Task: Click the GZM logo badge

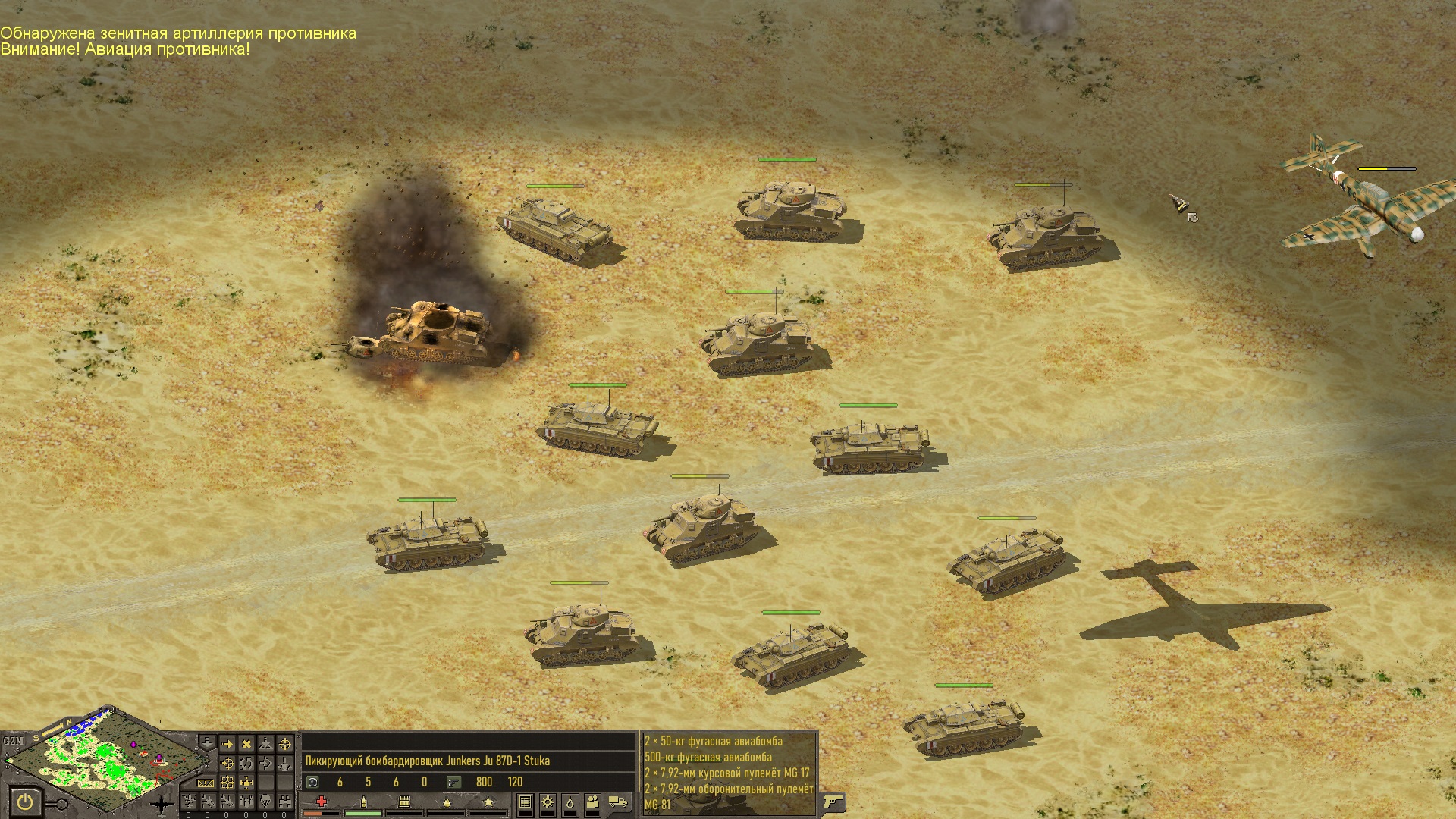Action: (x=13, y=741)
